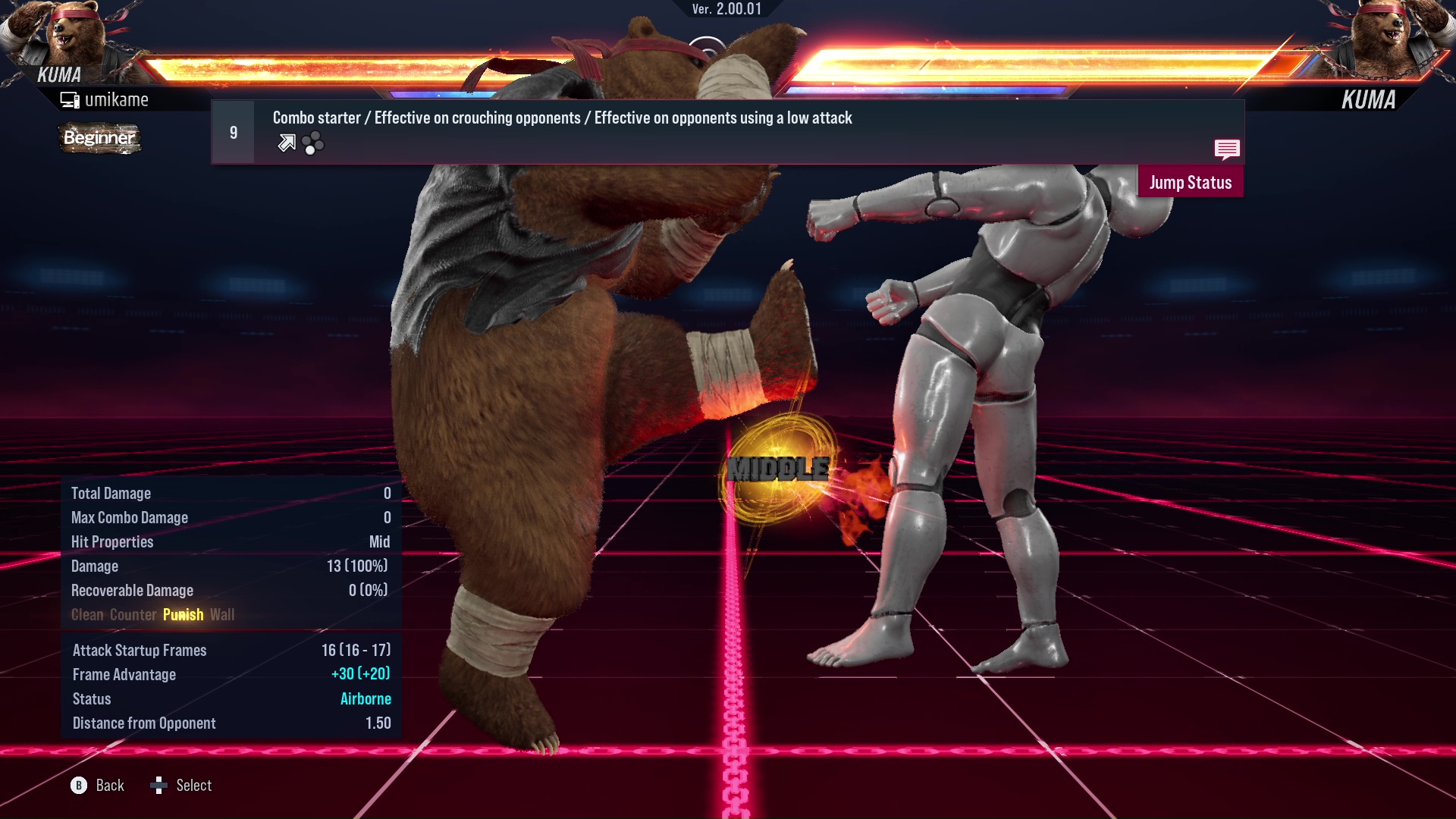Enable the Clean hit filter

(87, 615)
